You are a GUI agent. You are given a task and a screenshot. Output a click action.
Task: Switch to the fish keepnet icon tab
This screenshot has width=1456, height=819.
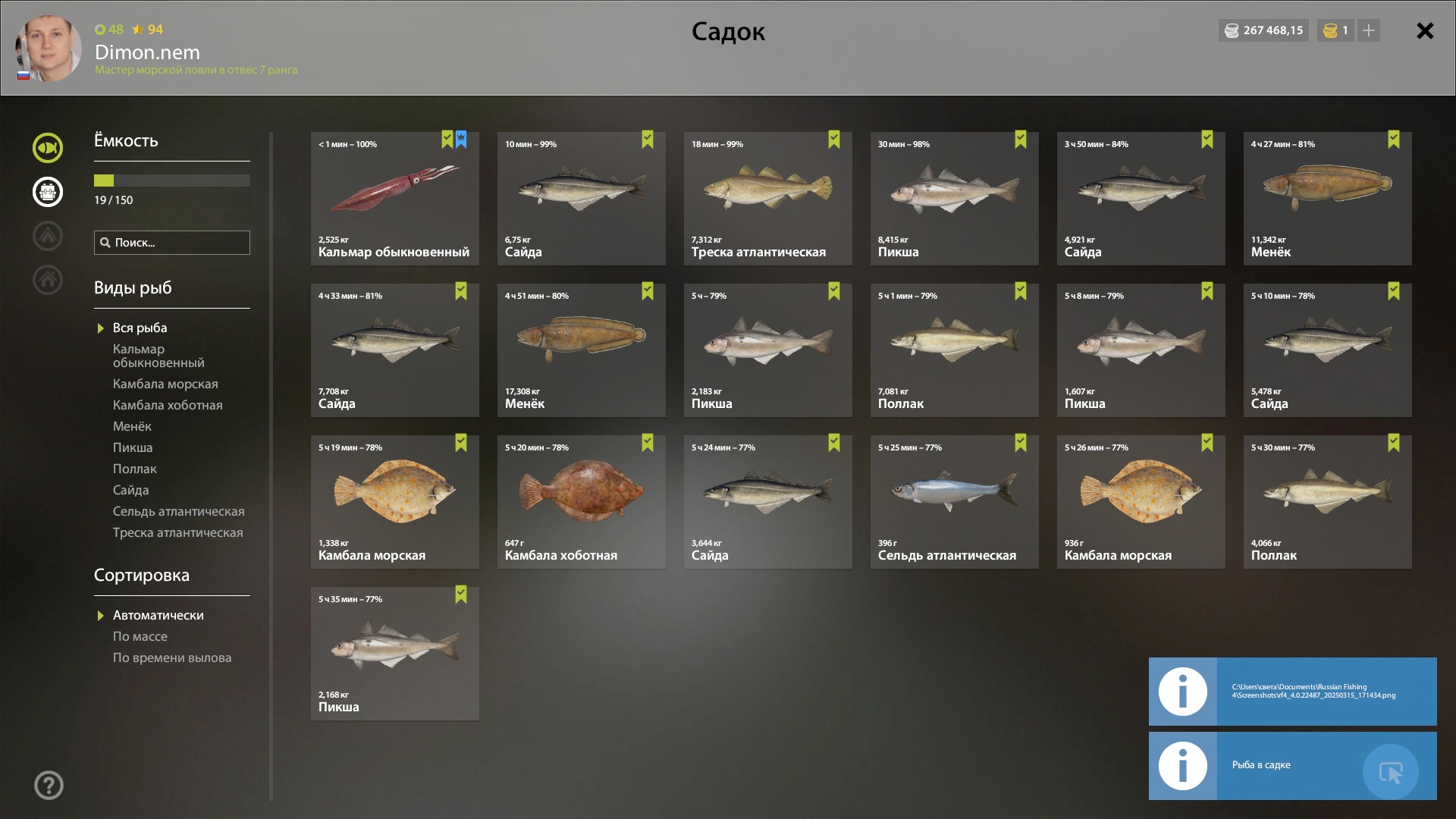click(47, 148)
